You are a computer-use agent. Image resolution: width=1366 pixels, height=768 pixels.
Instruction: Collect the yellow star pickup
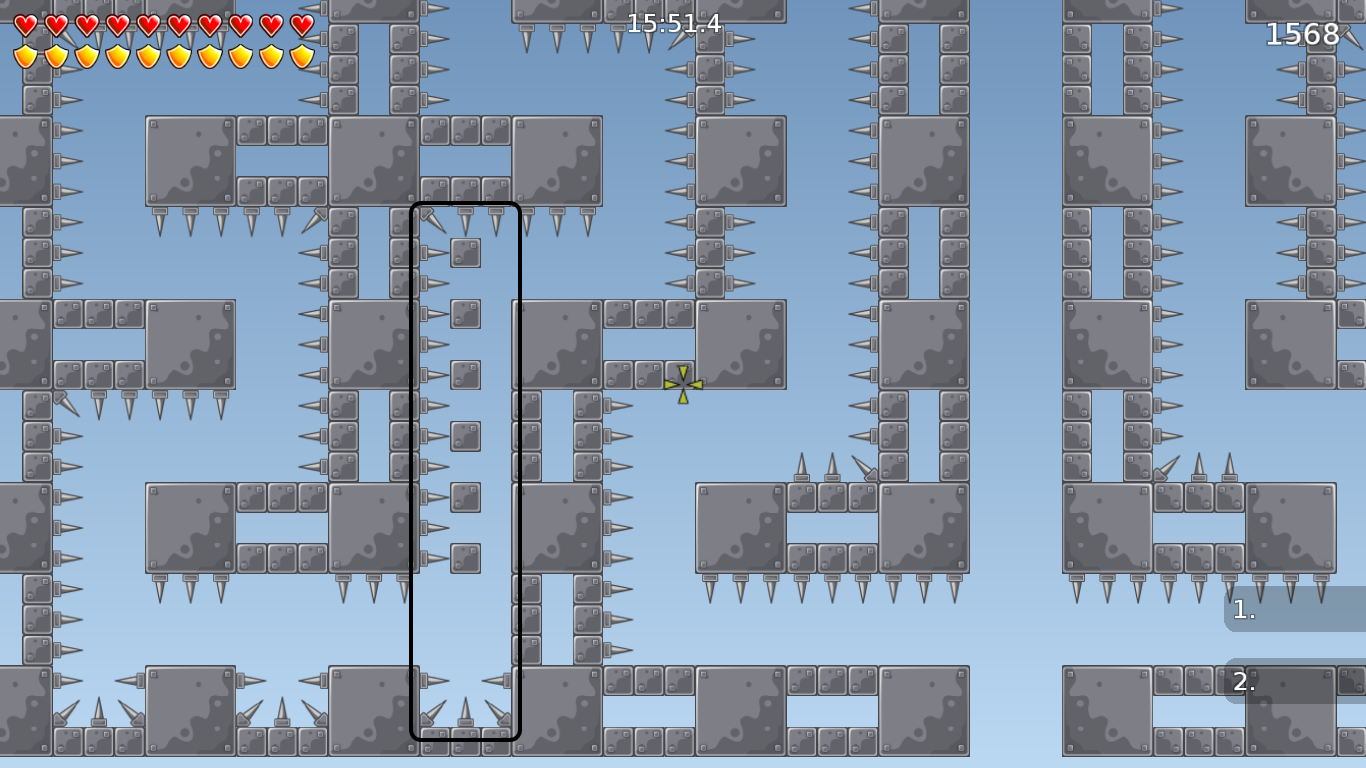(x=682, y=383)
